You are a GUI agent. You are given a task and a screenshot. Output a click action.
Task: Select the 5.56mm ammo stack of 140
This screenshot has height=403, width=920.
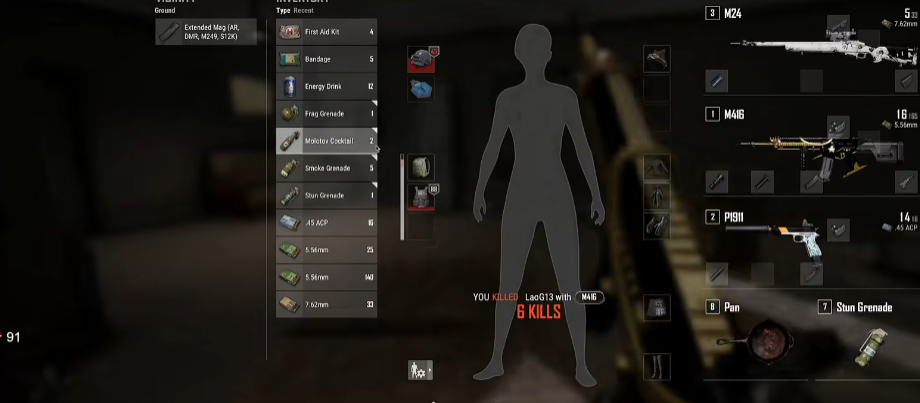pyautogui.click(x=326, y=277)
